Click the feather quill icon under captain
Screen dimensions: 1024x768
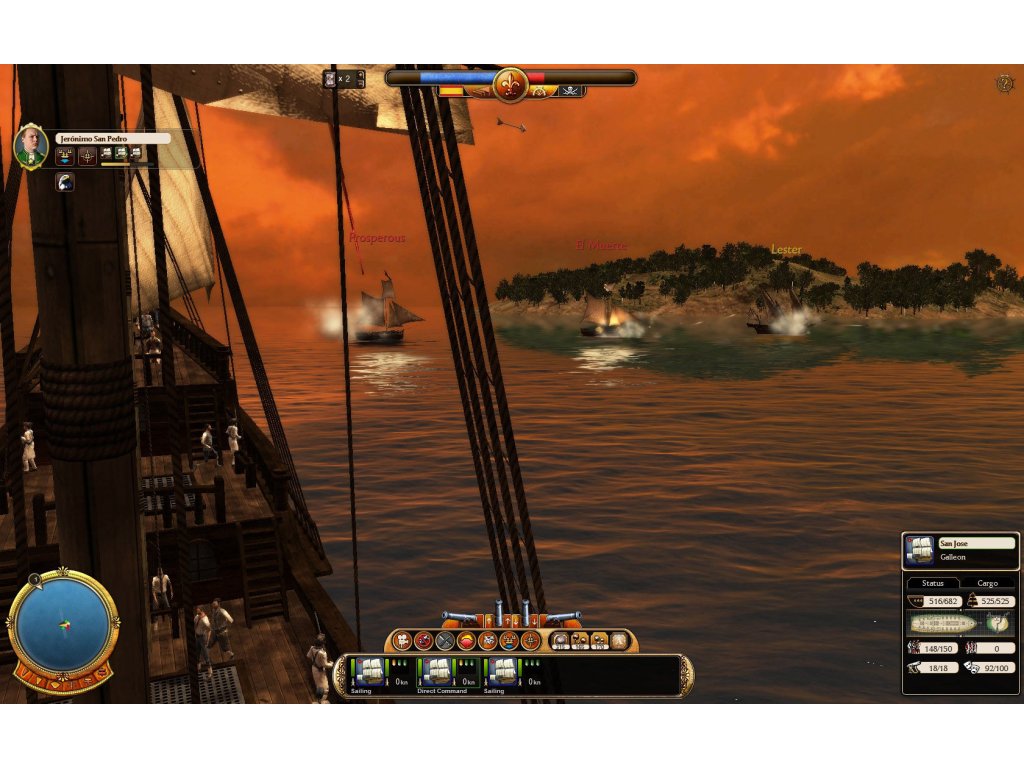point(64,182)
